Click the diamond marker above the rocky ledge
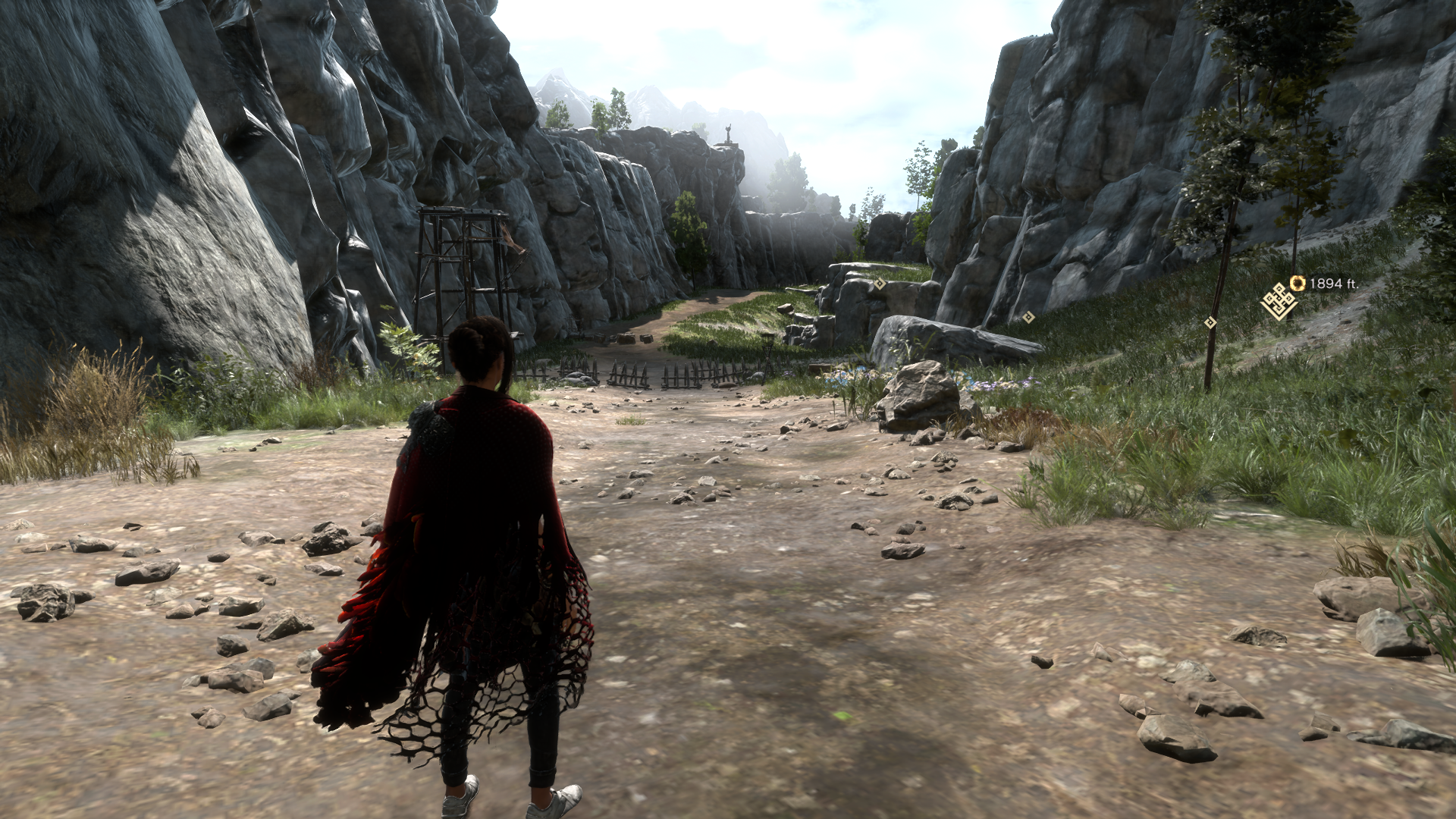 [880, 283]
